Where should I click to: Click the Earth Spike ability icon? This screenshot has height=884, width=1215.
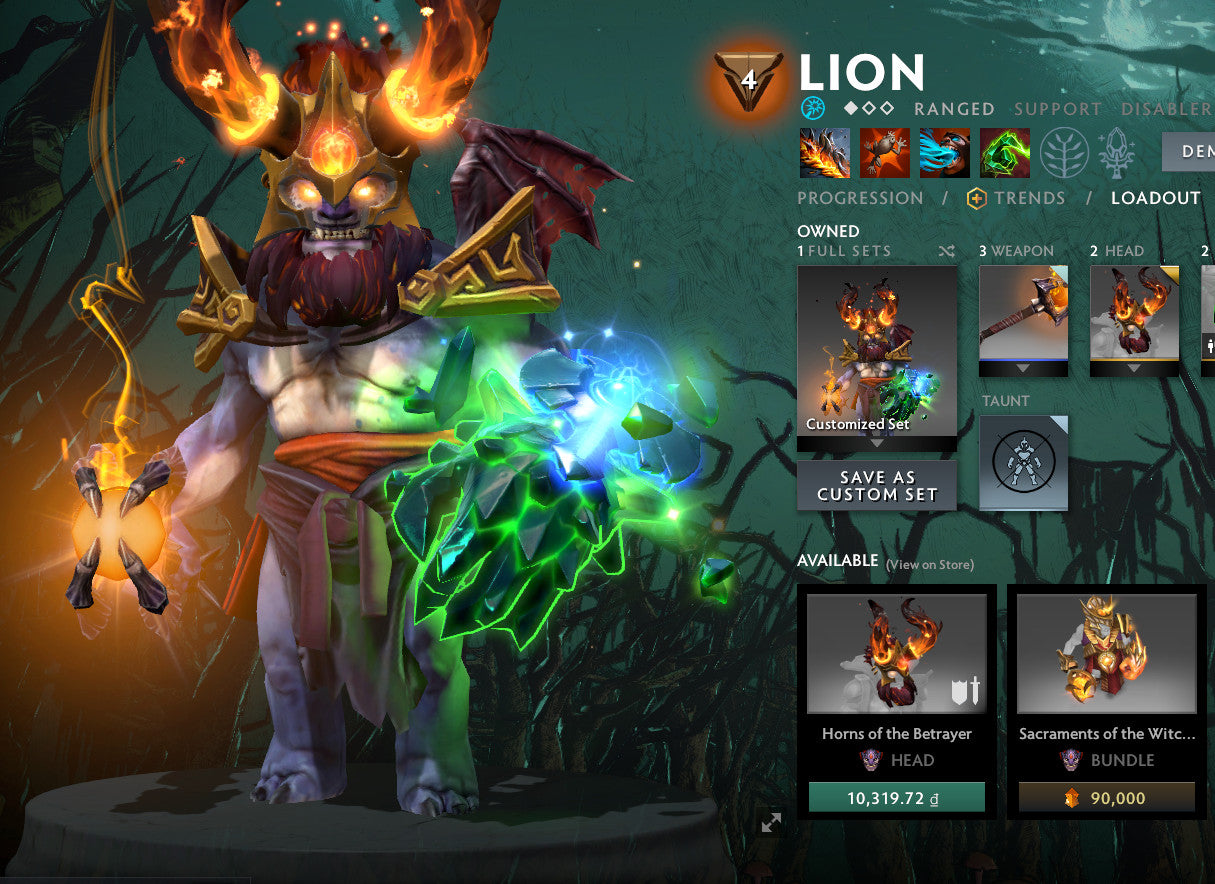click(824, 153)
